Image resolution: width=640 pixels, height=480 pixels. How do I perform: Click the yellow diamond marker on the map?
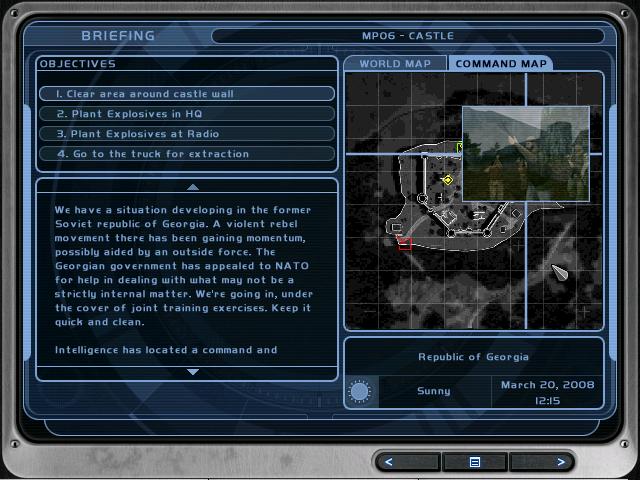pyautogui.click(x=448, y=180)
